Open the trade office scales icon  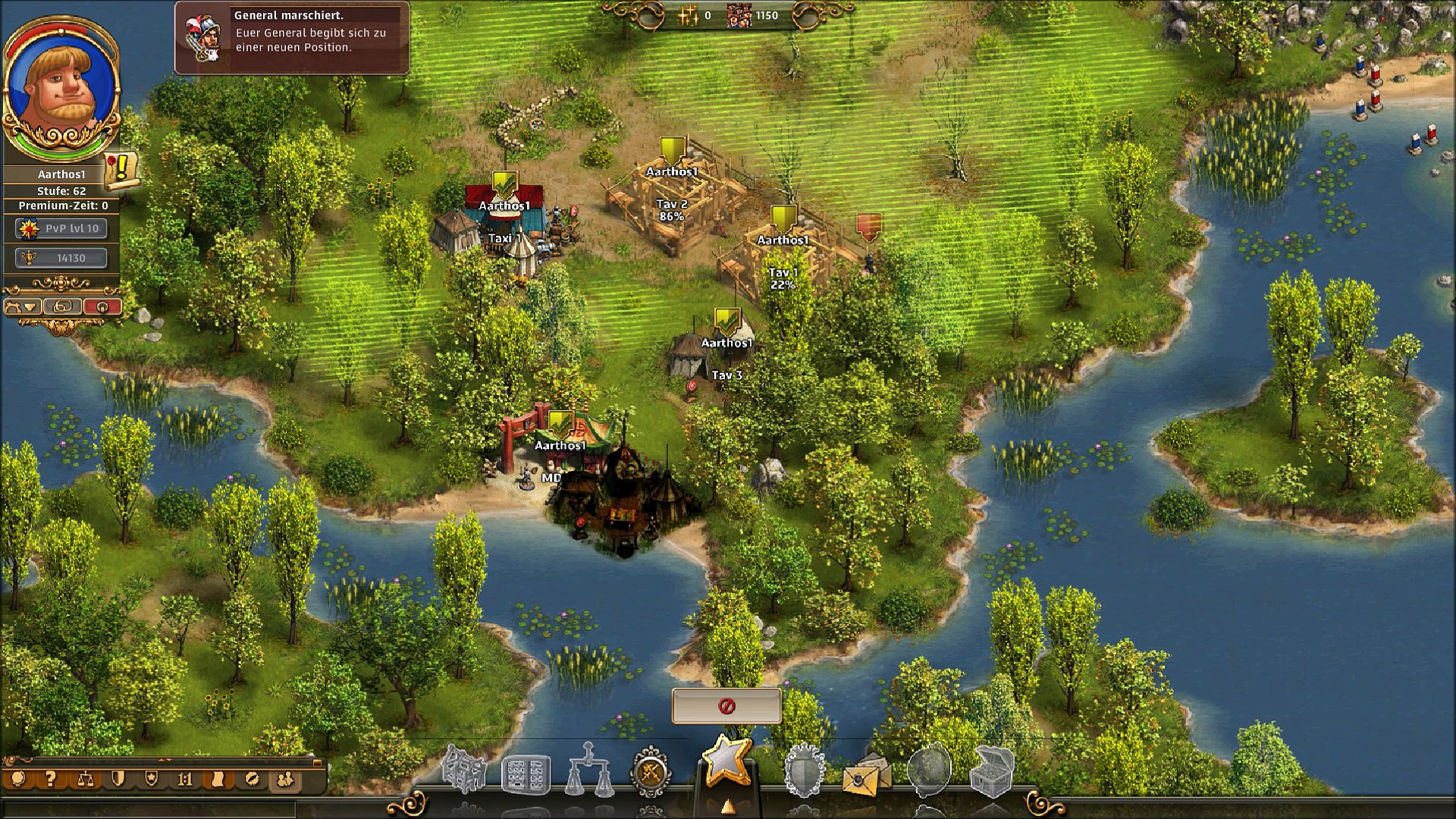(589, 771)
